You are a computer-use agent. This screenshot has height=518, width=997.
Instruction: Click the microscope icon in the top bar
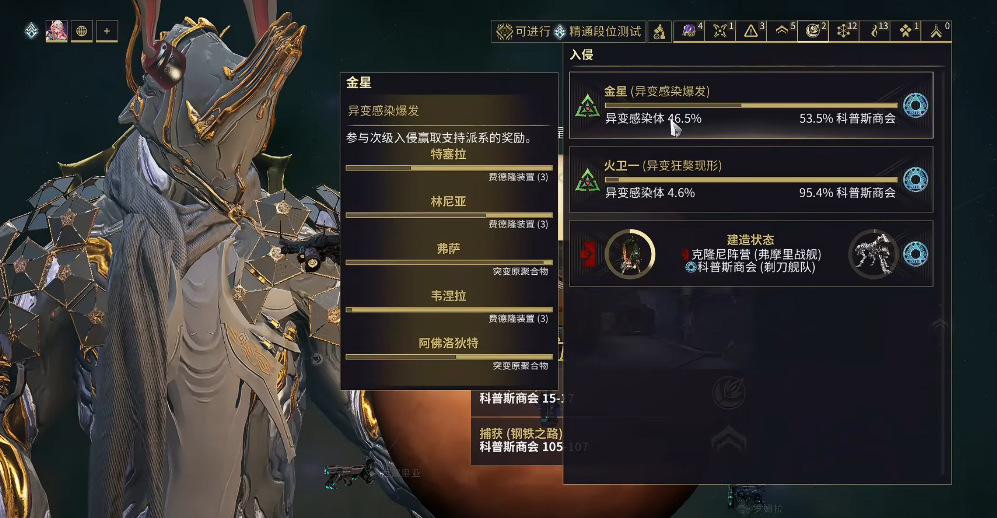[660, 31]
